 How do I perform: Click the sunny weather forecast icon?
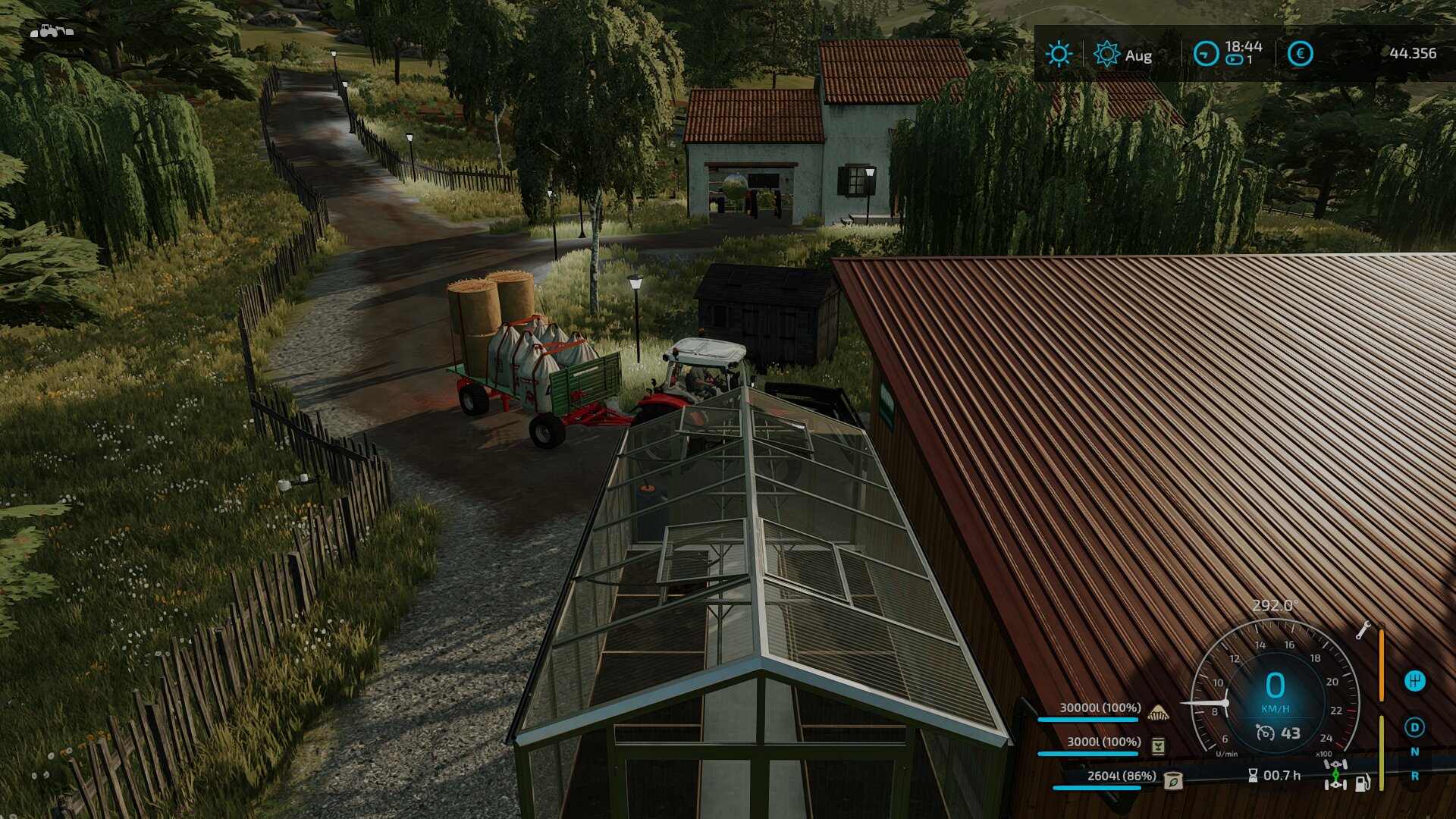tap(1059, 55)
